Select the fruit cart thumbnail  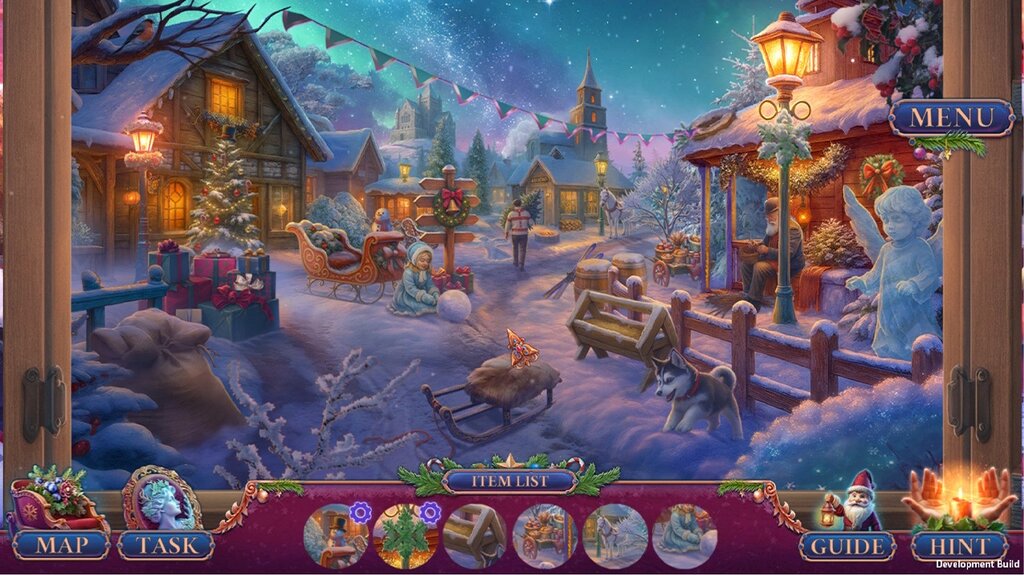pos(545,535)
